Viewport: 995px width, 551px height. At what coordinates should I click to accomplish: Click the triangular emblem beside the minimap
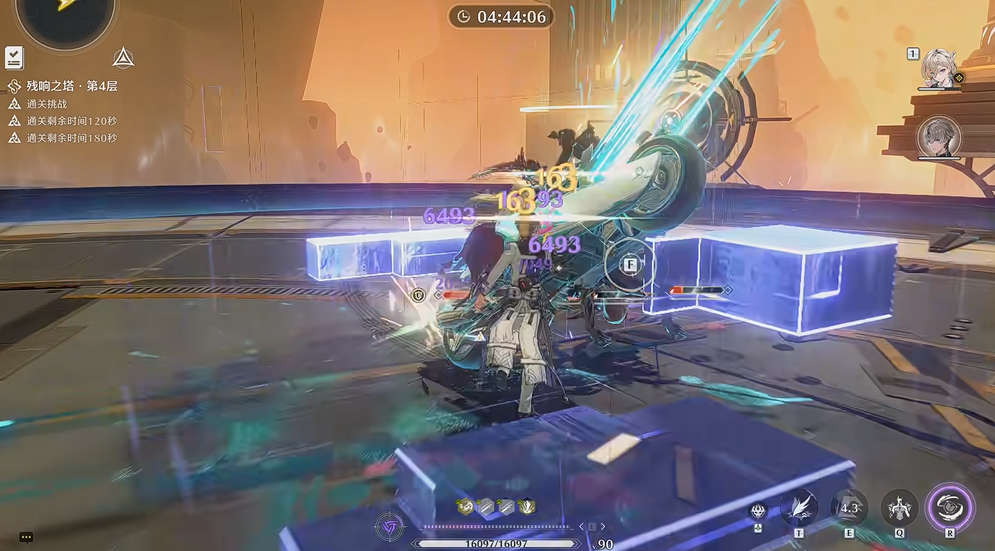pyautogui.click(x=123, y=57)
